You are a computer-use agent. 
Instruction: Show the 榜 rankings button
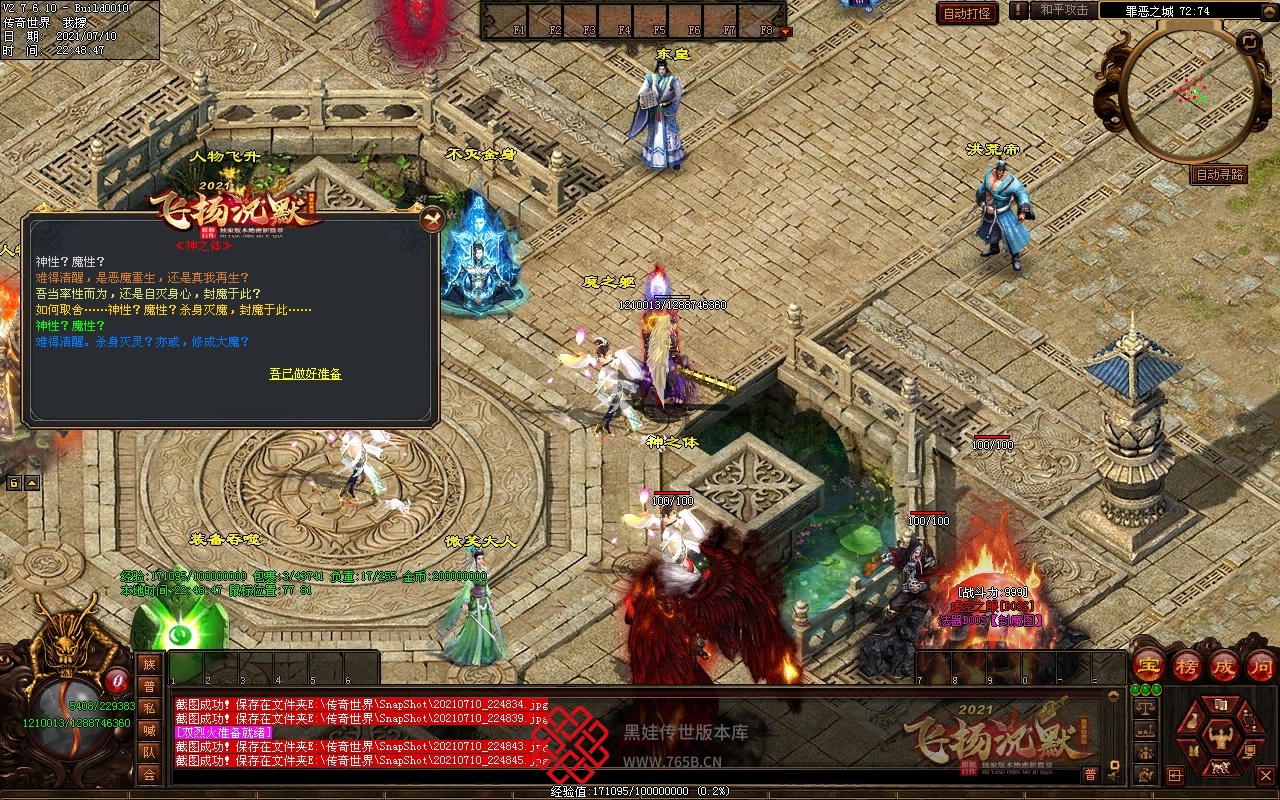pyautogui.click(x=1187, y=666)
